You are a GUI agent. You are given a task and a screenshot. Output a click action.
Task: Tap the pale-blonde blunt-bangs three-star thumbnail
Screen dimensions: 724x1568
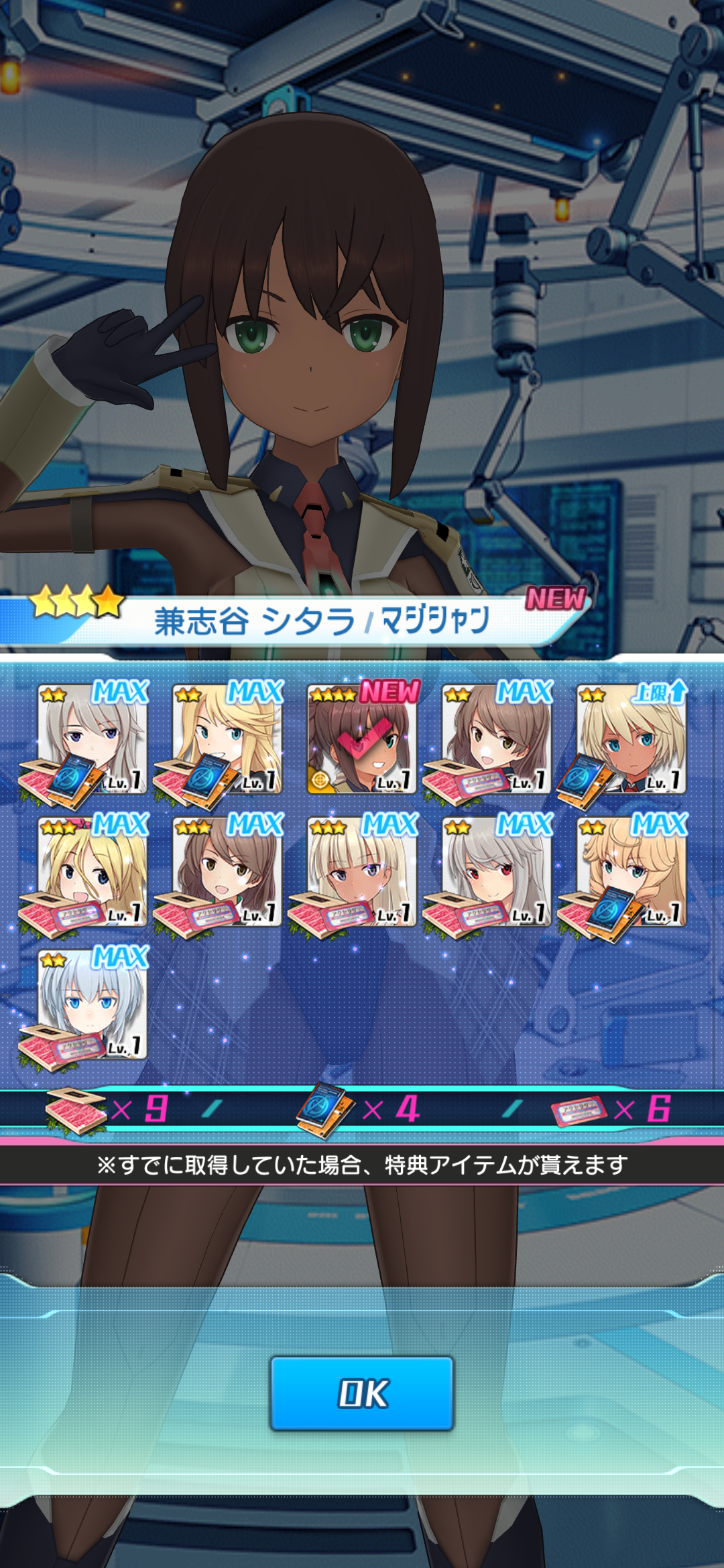pos(362,872)
